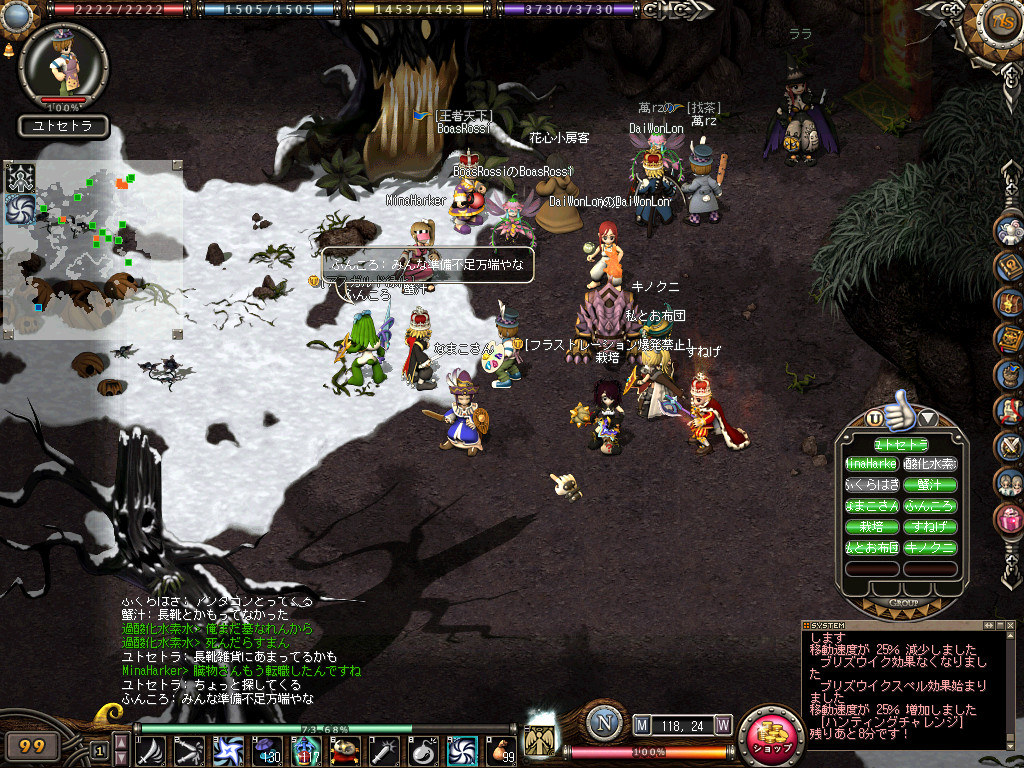Collapse group panel with down-arrow button

point(928,418)
